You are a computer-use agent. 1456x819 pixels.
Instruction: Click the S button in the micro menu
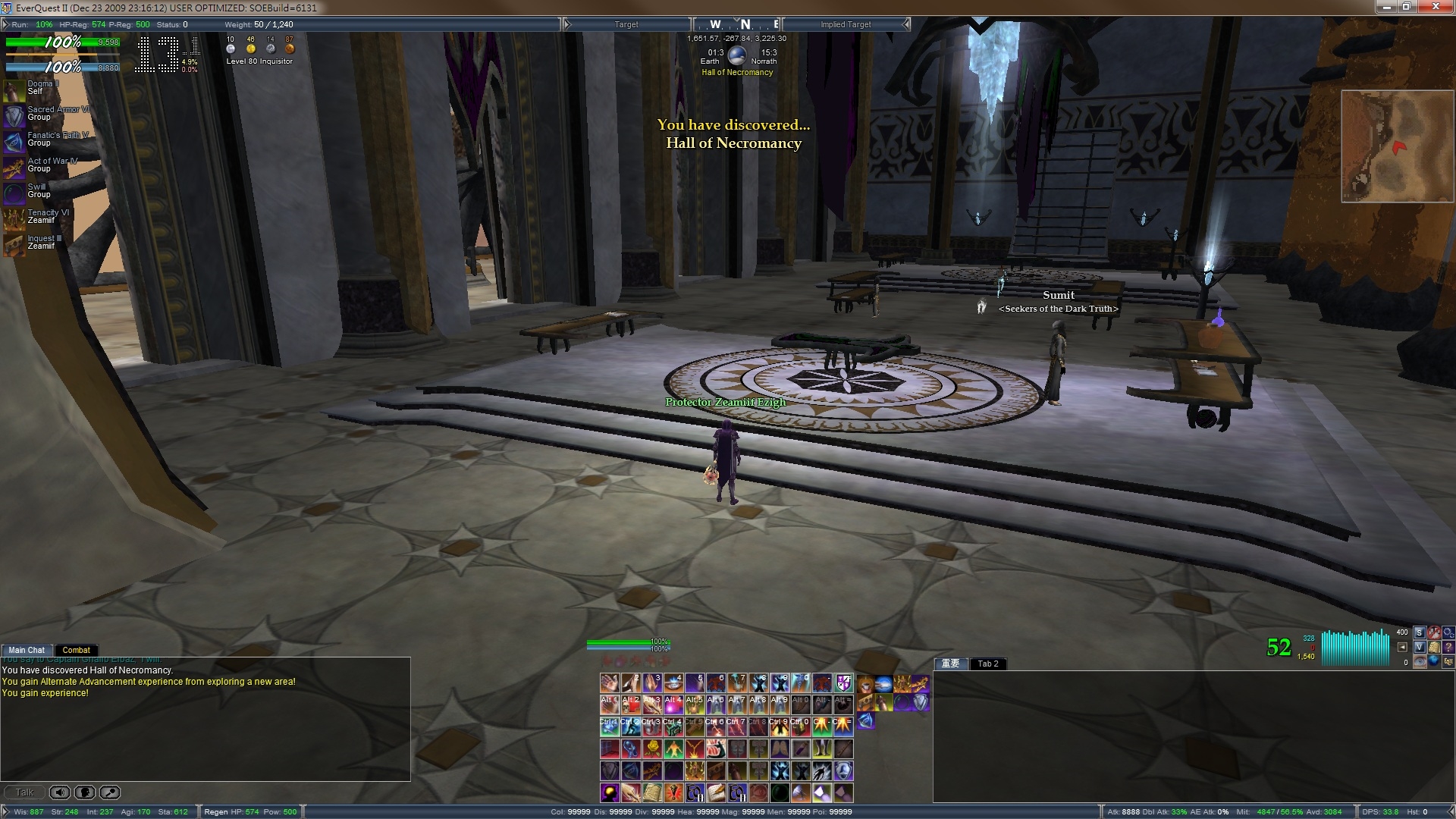point(1419,632)
